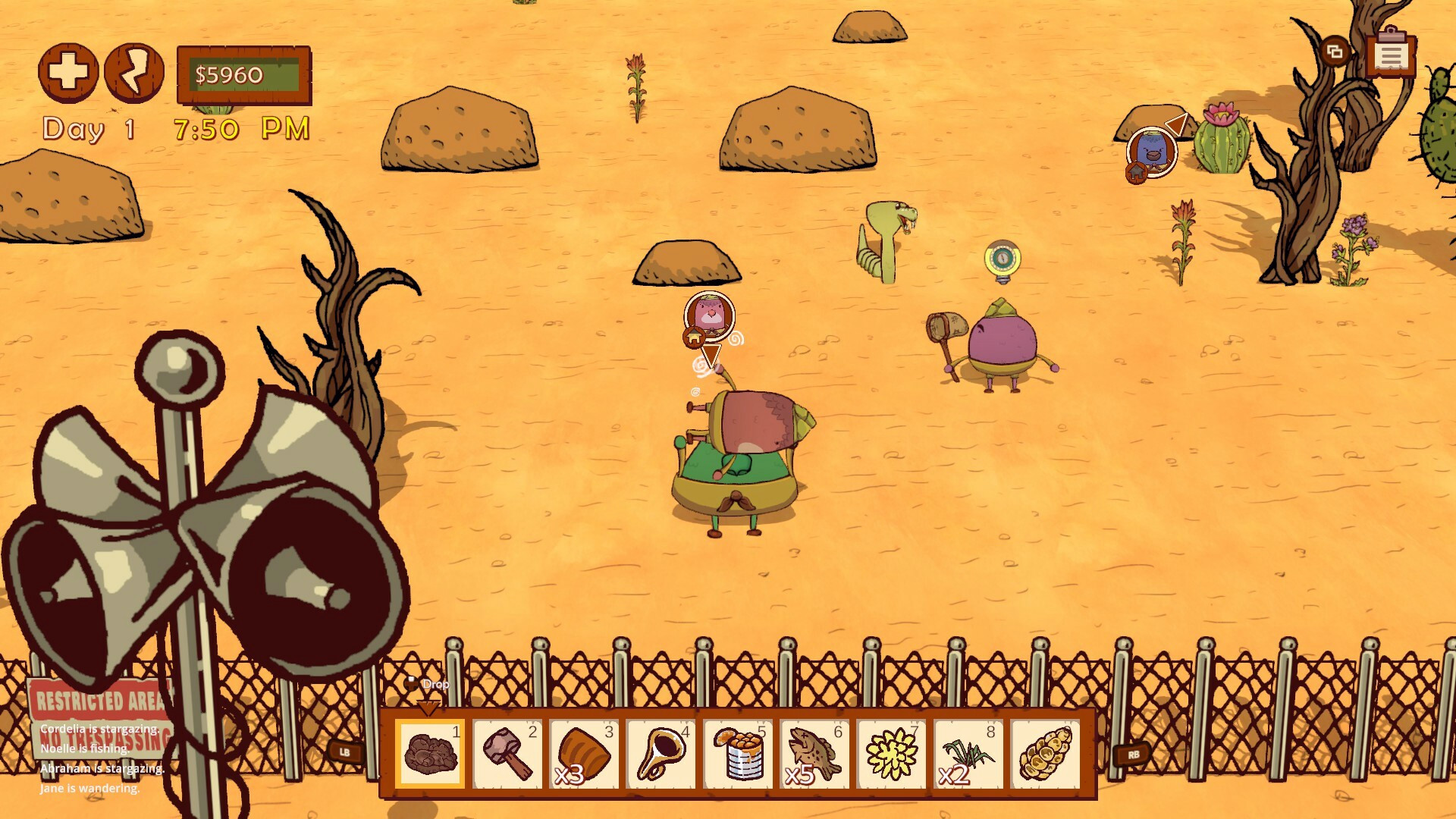Click the lightning bolt energy icon
This screenshot has height=819, width=1456.
coord(134,73)
